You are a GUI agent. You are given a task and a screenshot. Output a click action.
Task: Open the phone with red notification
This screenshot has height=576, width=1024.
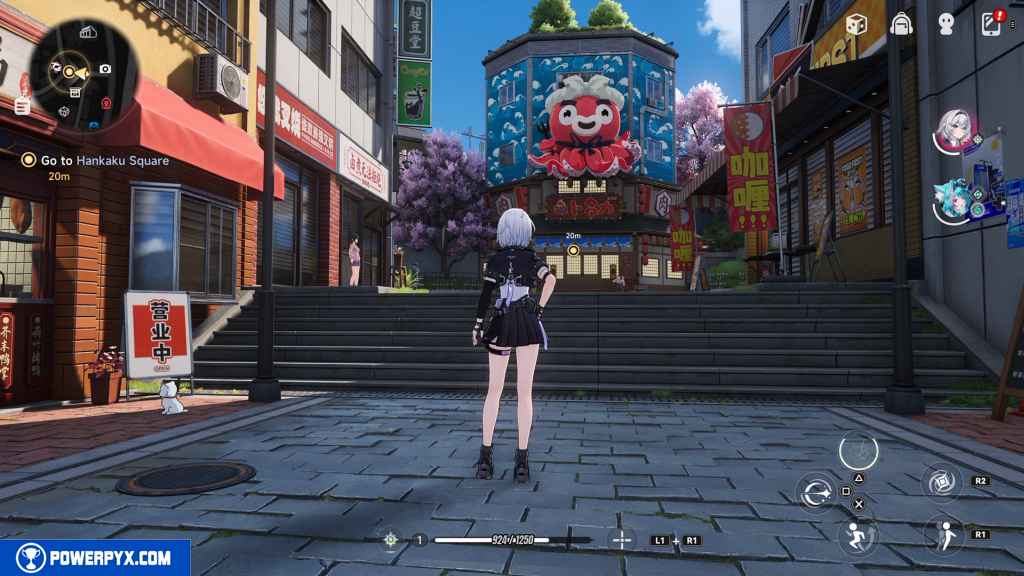click(992, 24)
